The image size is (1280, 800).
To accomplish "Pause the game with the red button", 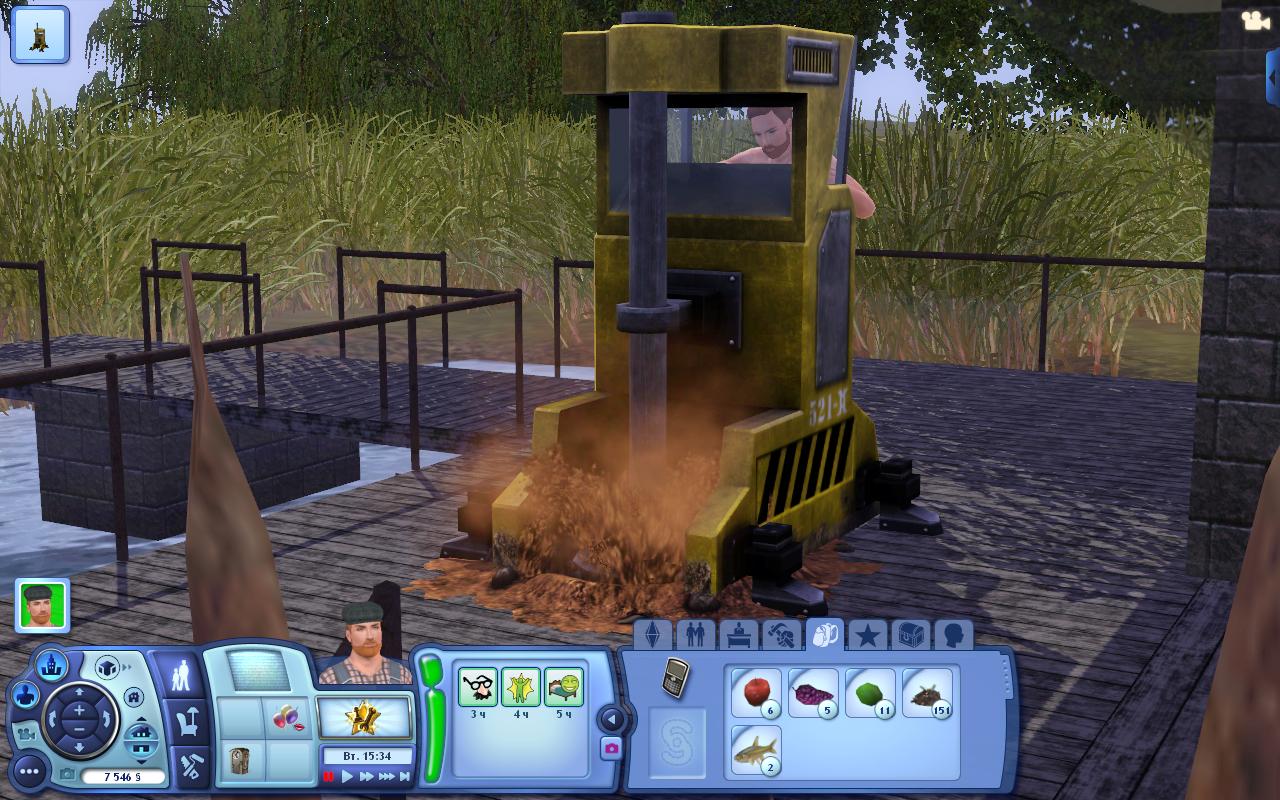I will tap(329, 776).
